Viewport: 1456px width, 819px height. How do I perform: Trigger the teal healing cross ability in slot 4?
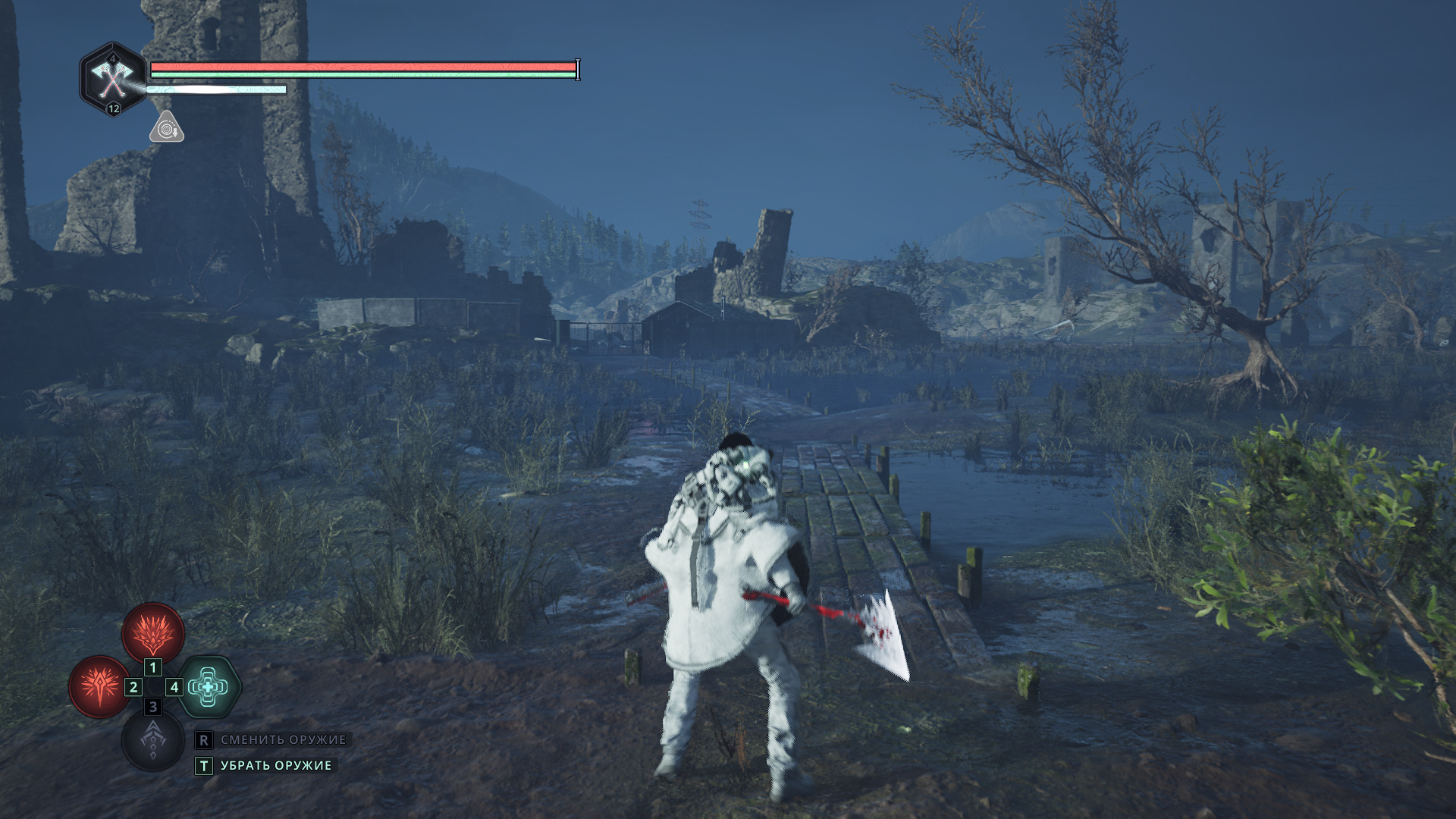click(209, 687)
